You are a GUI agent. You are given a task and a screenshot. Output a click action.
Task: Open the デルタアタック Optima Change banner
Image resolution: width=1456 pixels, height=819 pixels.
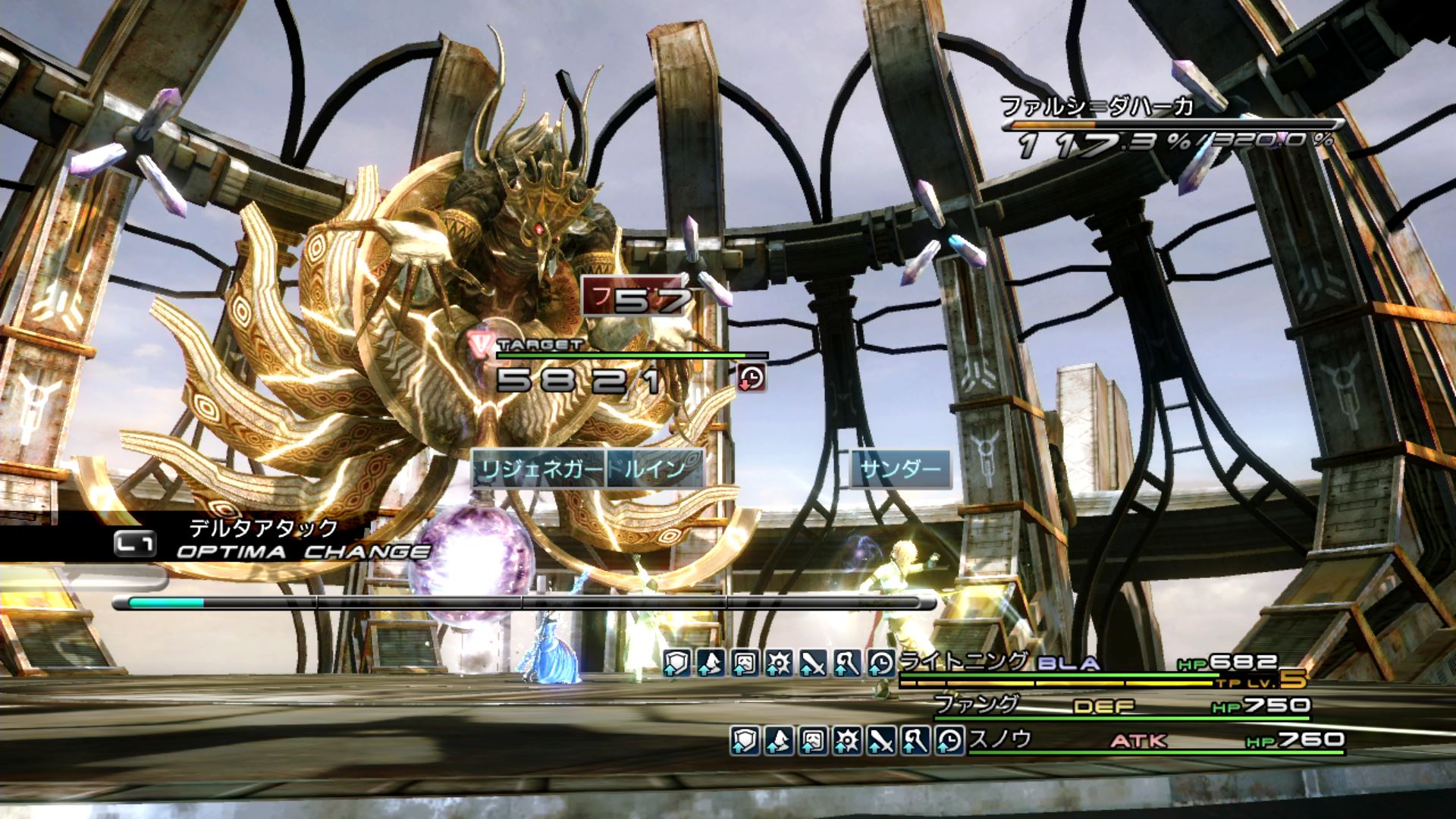tap(262, 540)
